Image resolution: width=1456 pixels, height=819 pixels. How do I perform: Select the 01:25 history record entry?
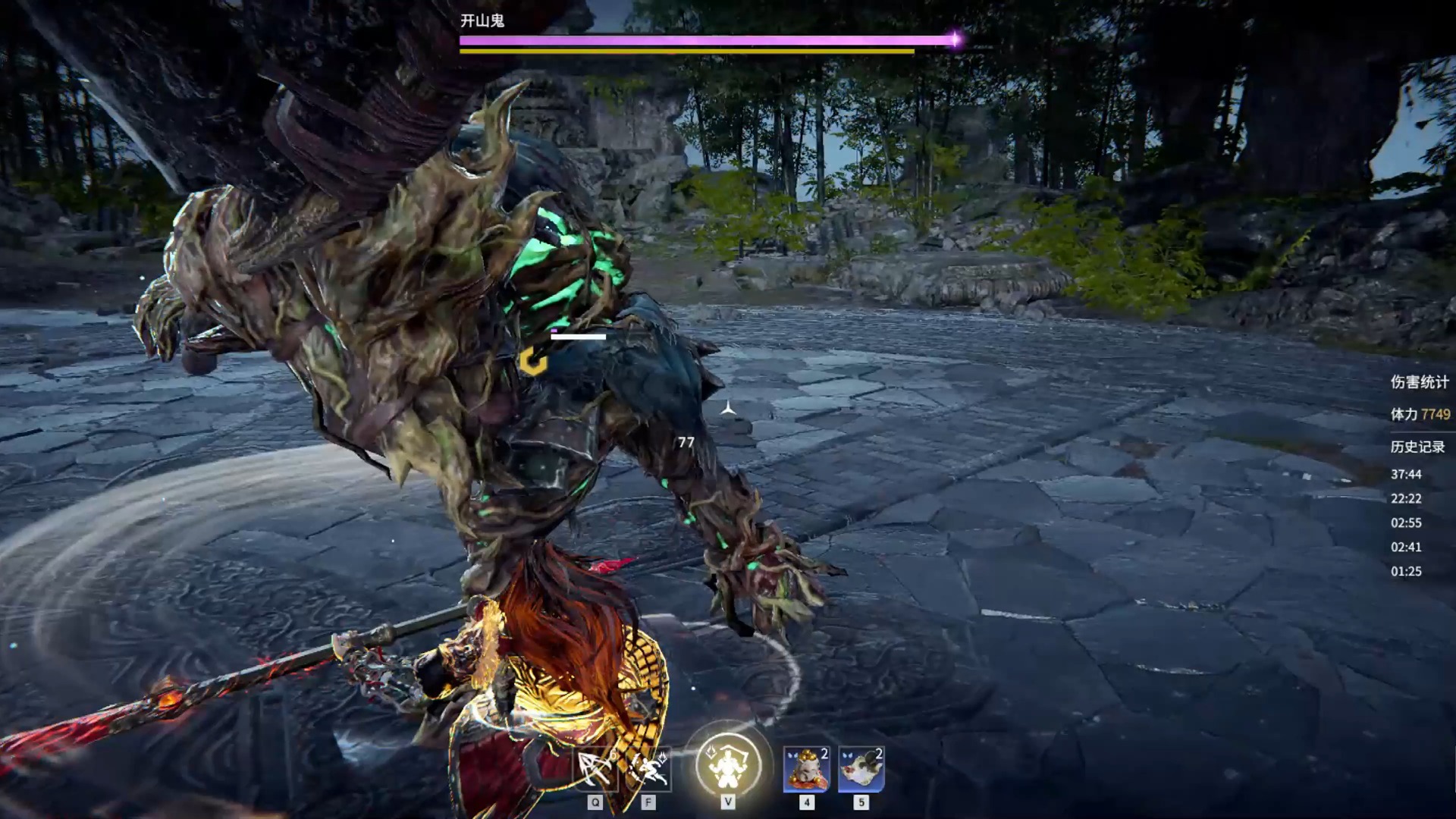click(1406, 571)
